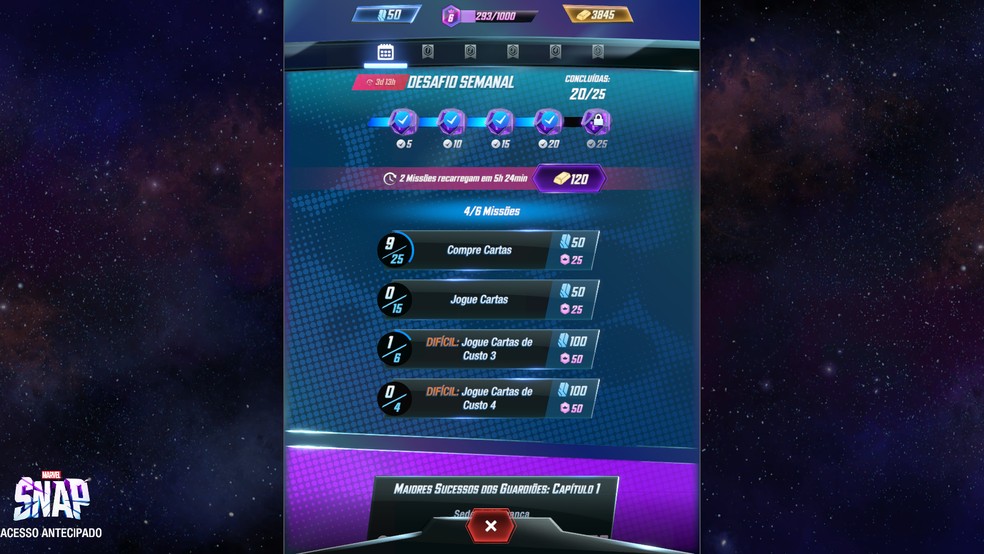
Task: Tap the weekly challenge reward at 5
Action: (403, 123)
